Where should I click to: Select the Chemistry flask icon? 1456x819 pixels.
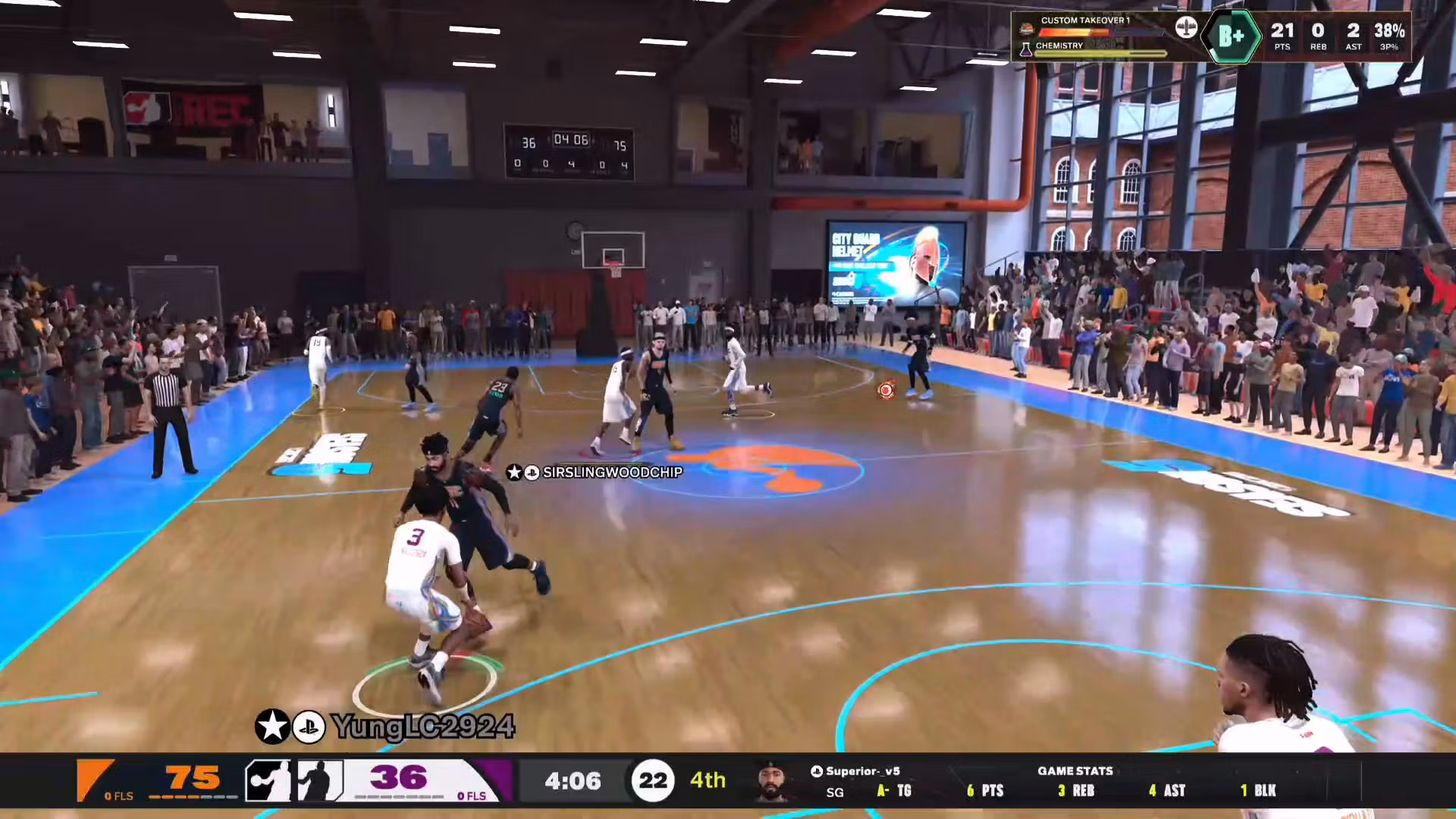click(1026, 49)
